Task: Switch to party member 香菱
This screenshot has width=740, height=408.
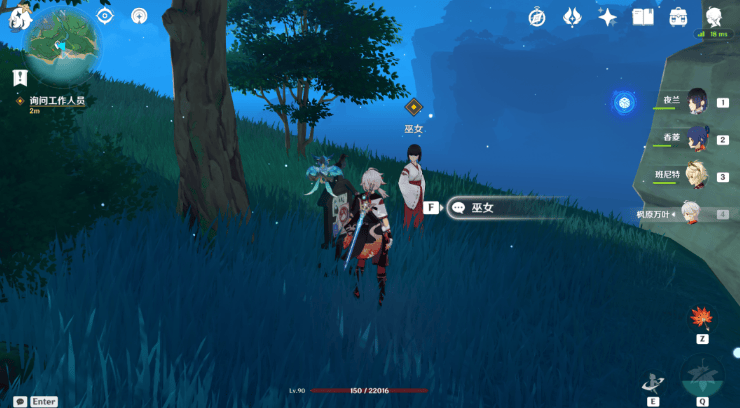Action: [x=697, y=138]
